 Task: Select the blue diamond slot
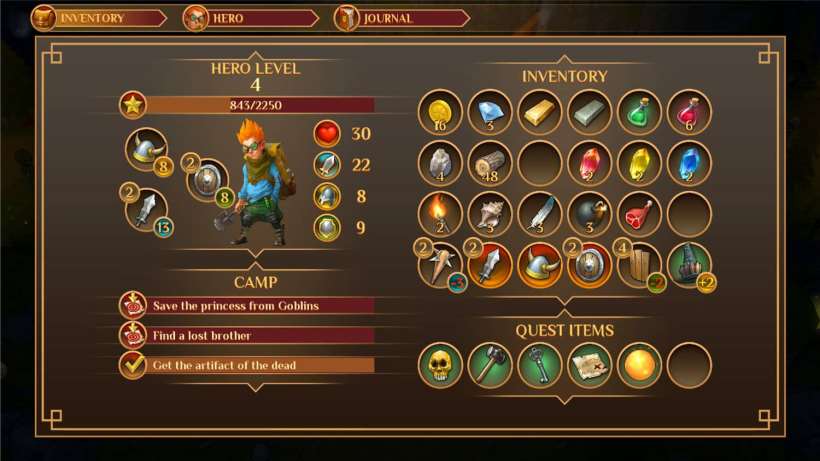point(490,112)
